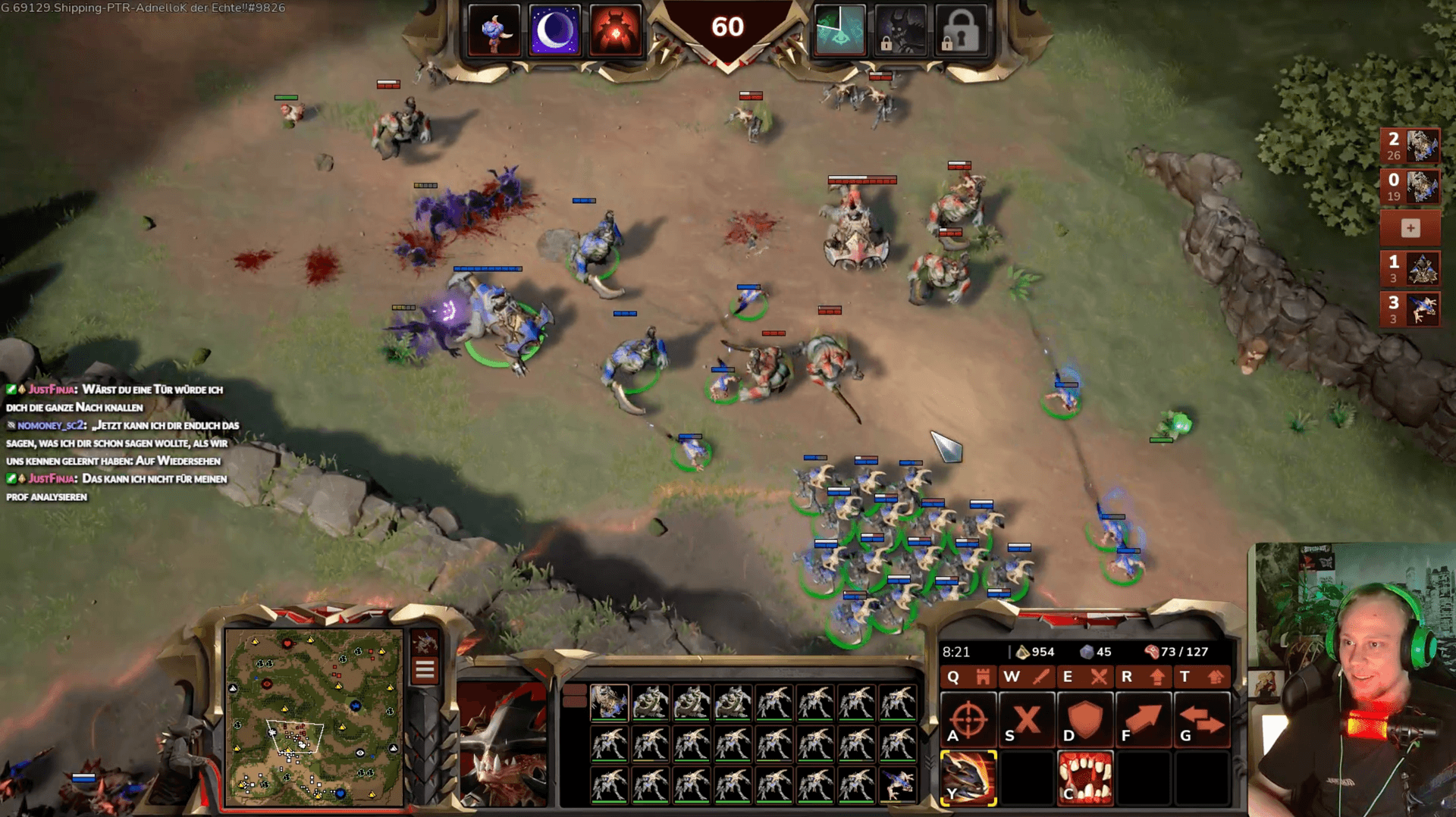Activate the crescent moon top-bar ability
Screen dimensions: 1456x817
point(554,31)
